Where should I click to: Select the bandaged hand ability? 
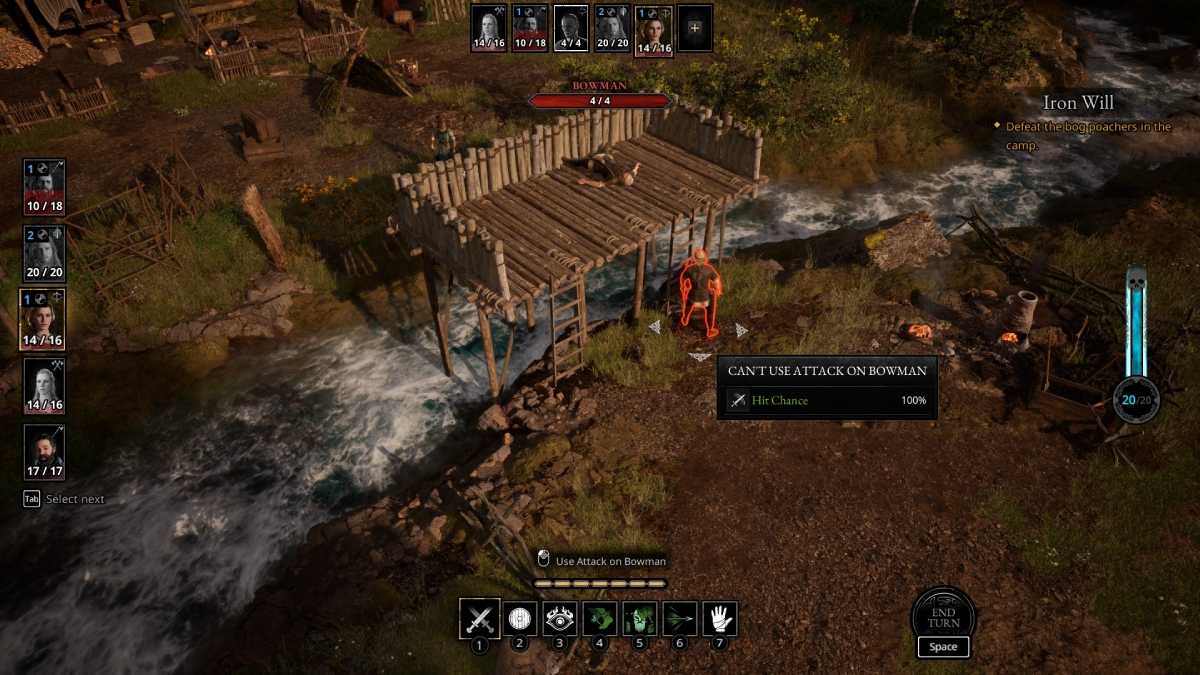click(720, 618)
